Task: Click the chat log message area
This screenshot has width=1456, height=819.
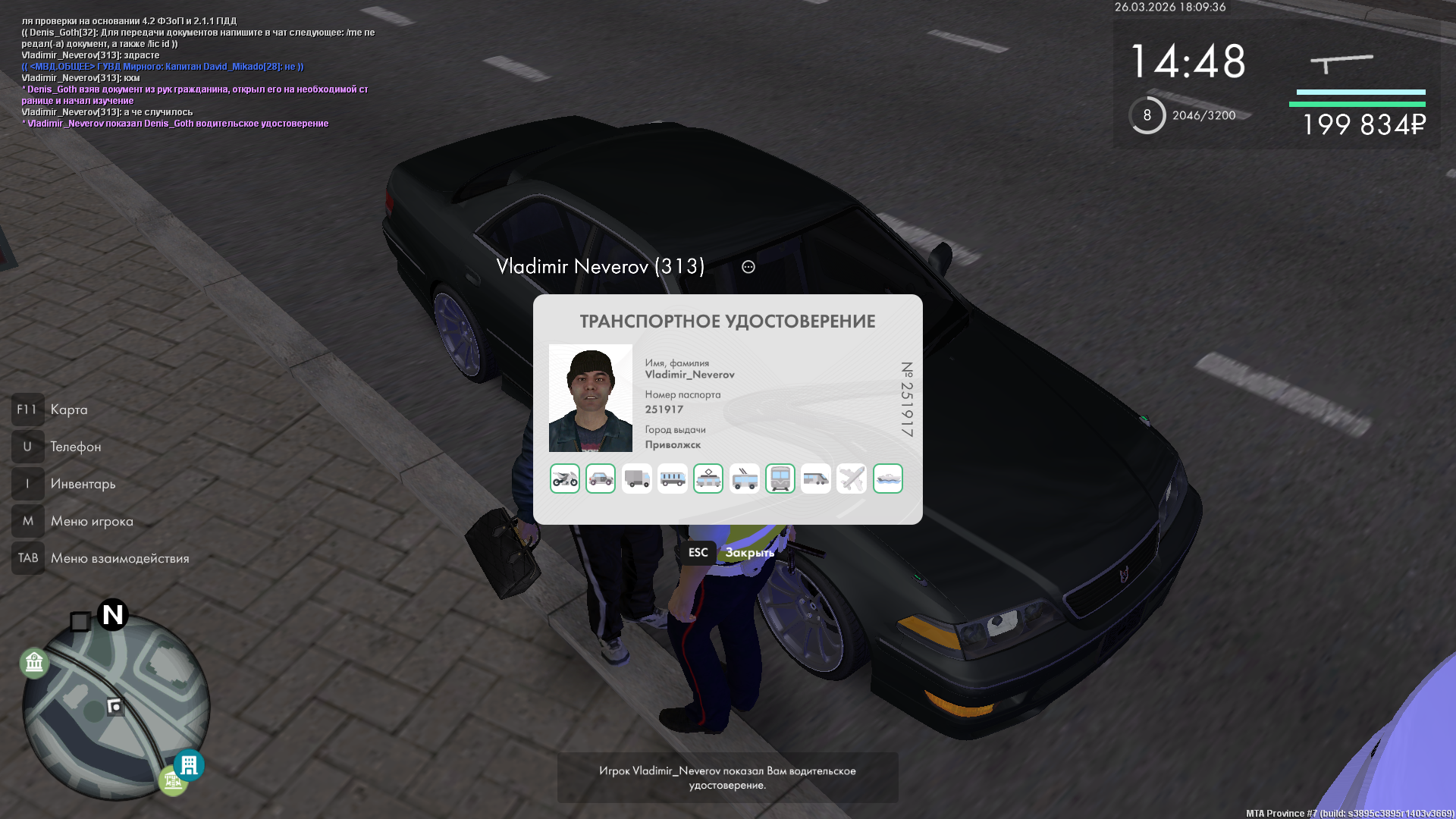Action: tap(197, 72)
